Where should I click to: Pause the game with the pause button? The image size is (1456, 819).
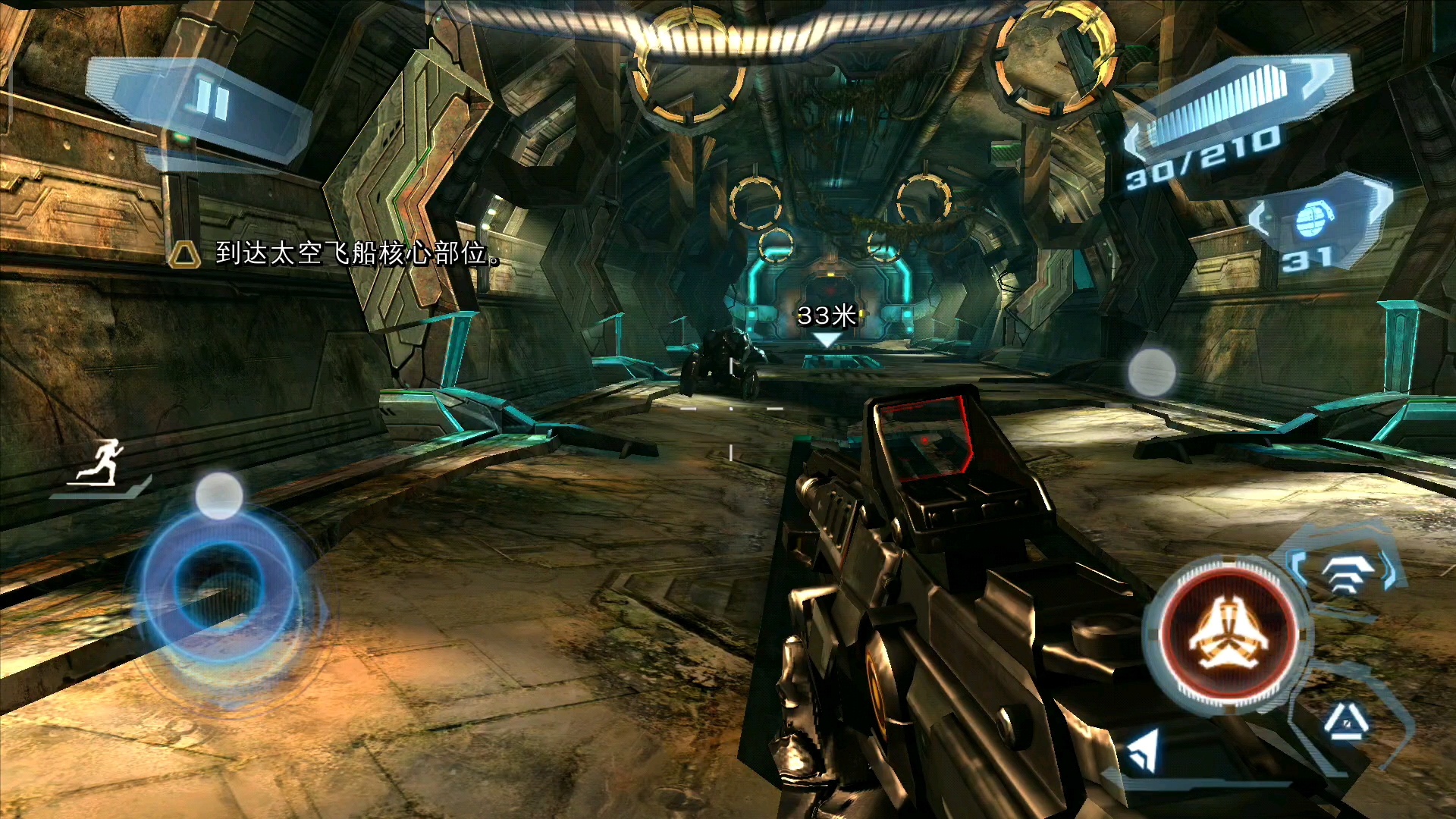pyautogui.click(x=212, y=101)
